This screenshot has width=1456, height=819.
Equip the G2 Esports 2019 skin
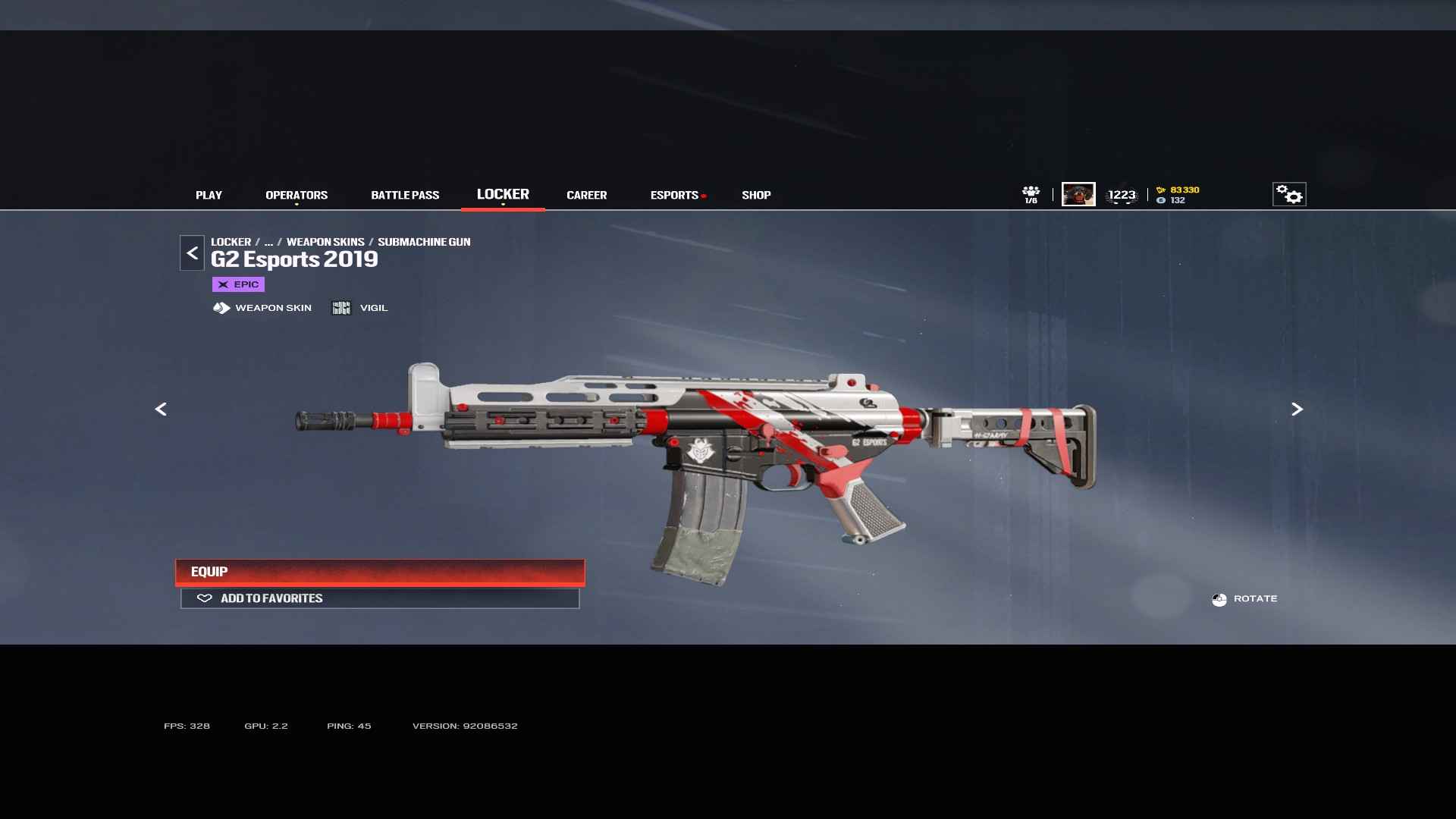[380, 572]
